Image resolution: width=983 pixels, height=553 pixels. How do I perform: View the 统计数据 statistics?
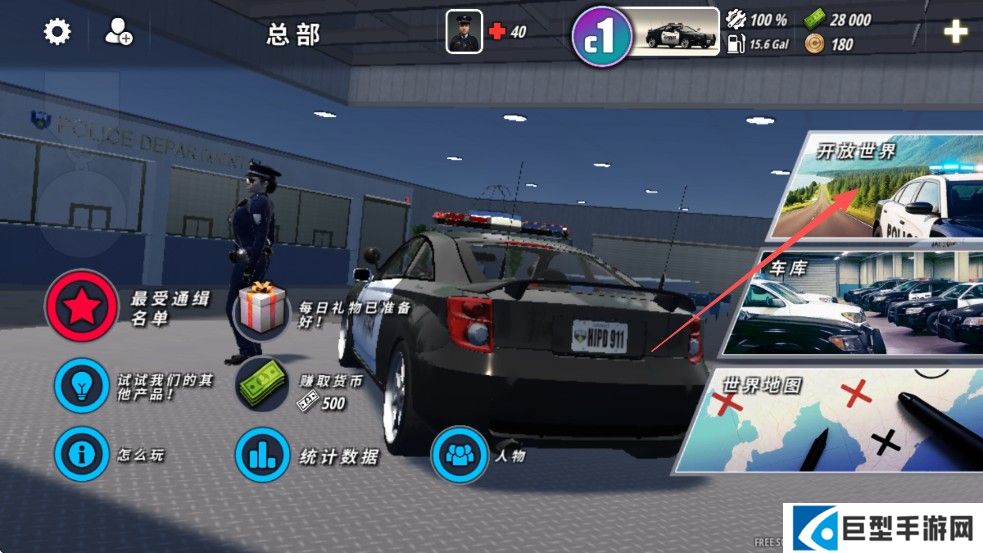pyautogui.click(x=262, y=456)
